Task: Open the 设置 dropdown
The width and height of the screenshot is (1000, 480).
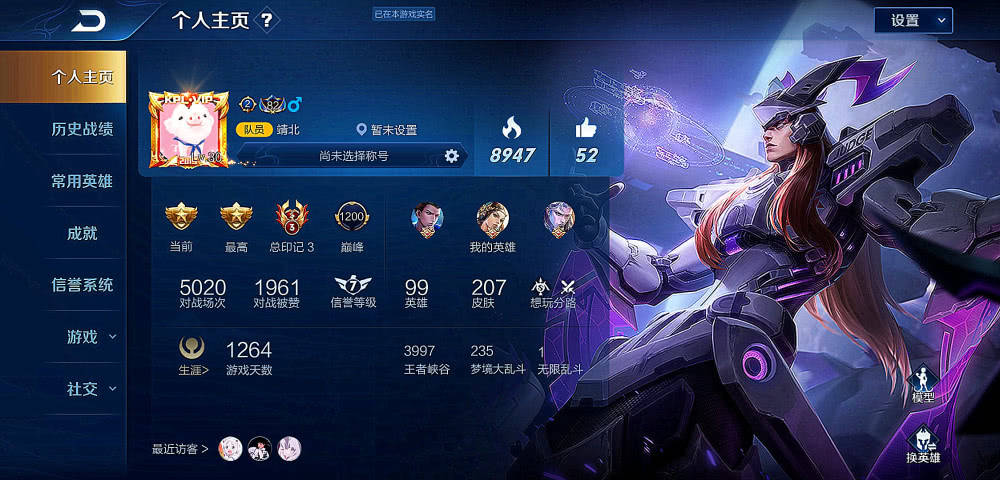Action: pos(913,20)
